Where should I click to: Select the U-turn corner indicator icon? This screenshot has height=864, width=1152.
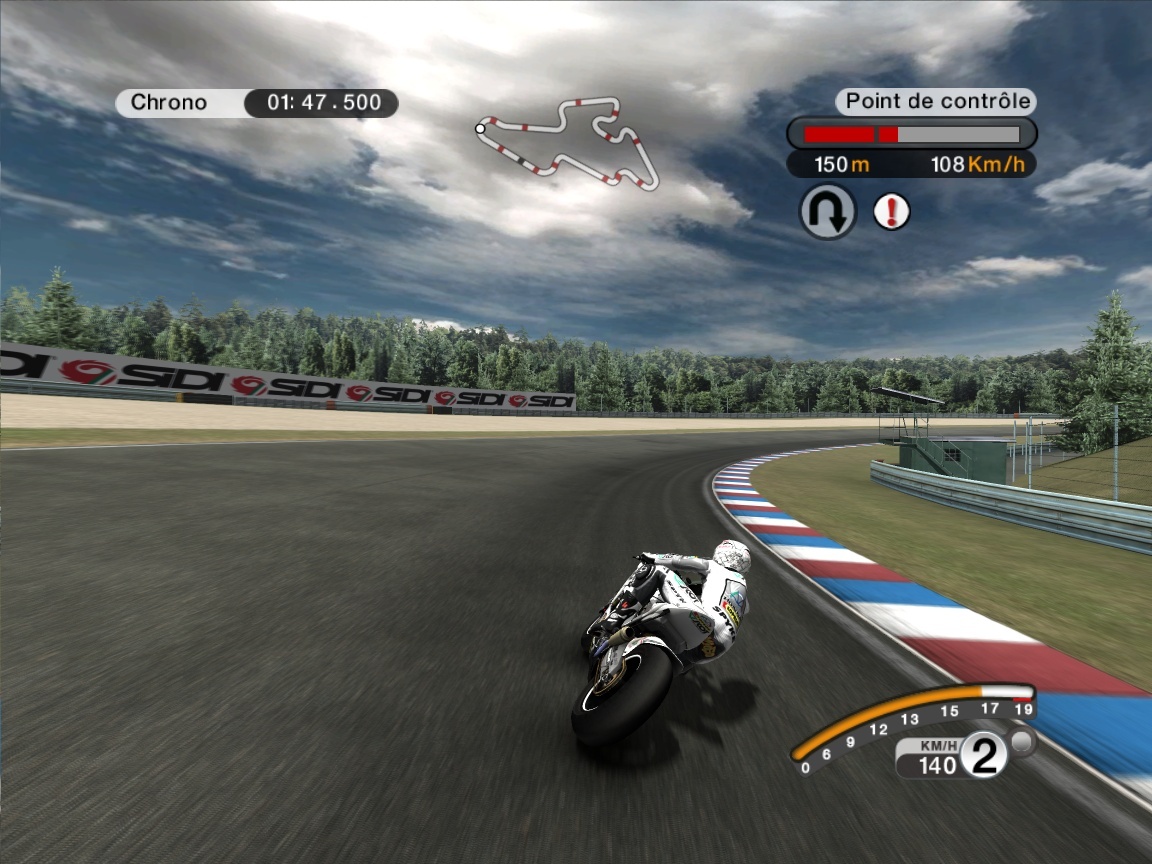tap(828, 212)
